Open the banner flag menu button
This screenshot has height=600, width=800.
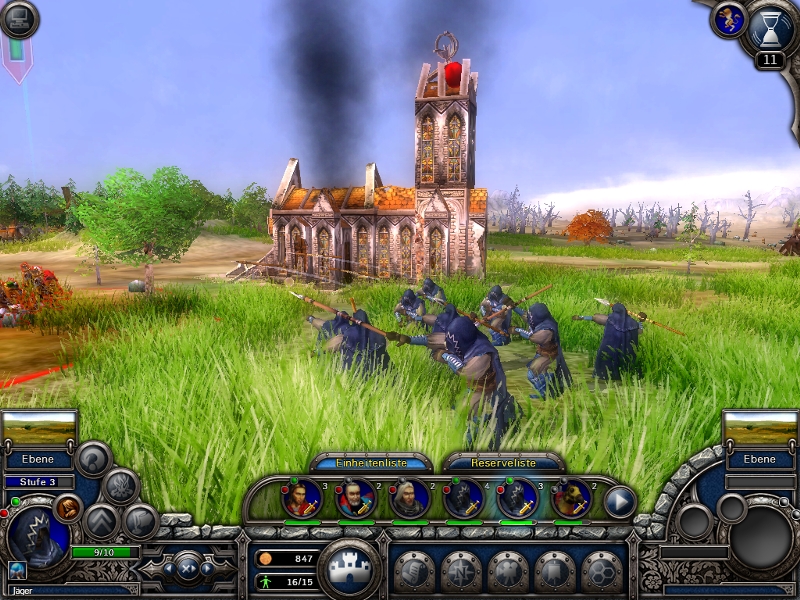click(x=555, y=572)
